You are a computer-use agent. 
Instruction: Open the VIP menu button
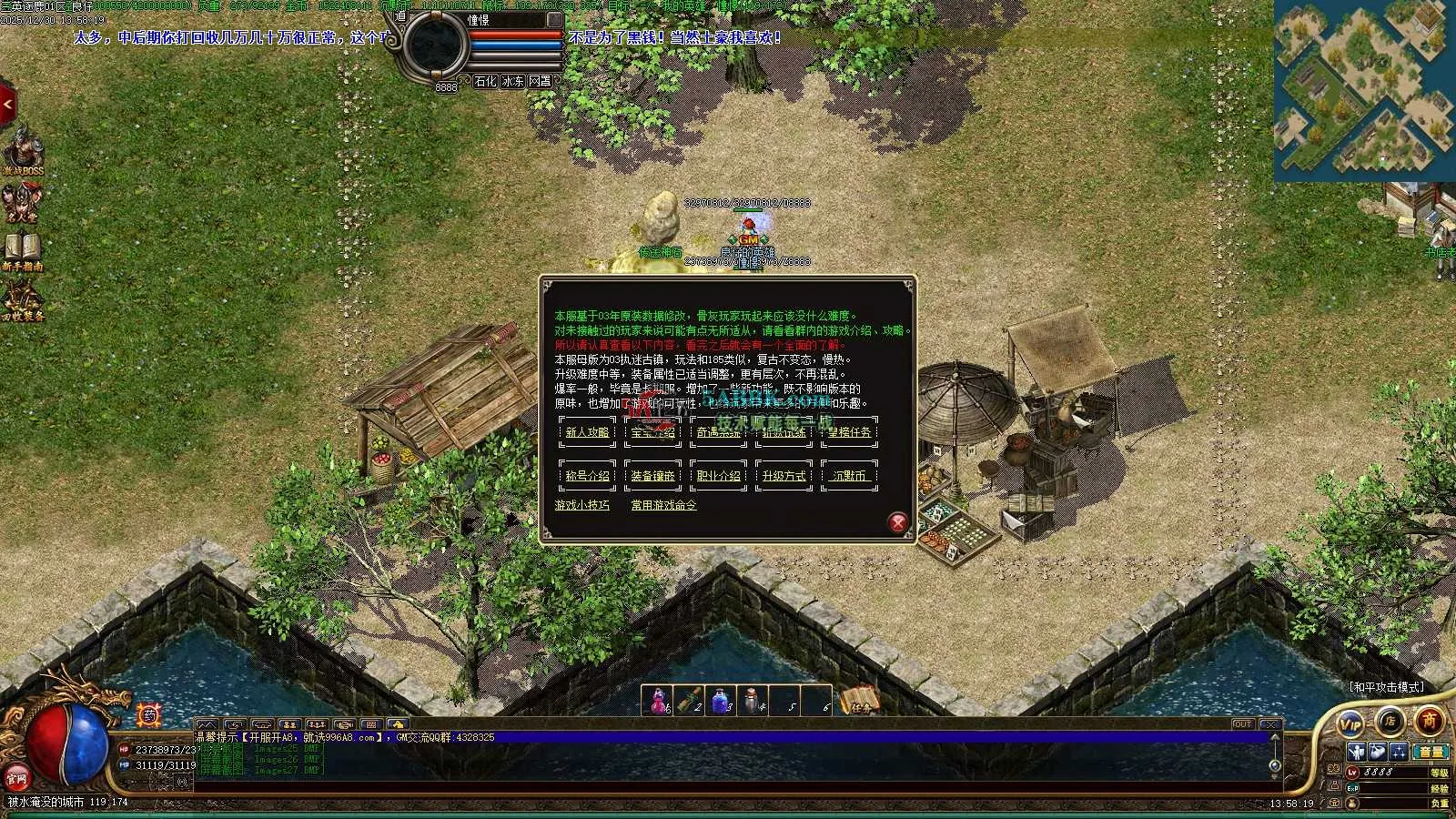point(1350,724)
